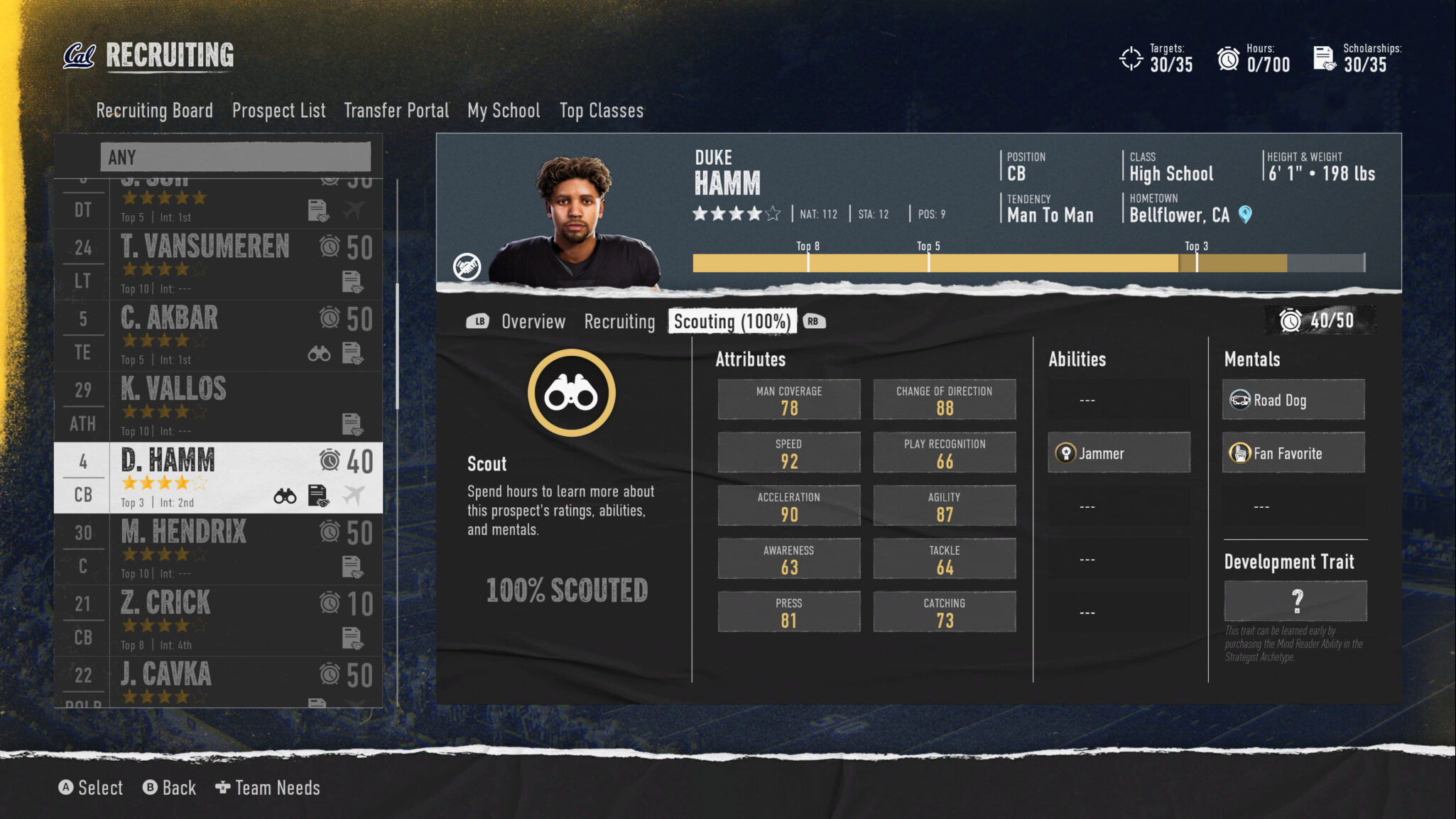Select the Road Dog mental
This screenshot has height=819, width=1456.
(1293, 400)
